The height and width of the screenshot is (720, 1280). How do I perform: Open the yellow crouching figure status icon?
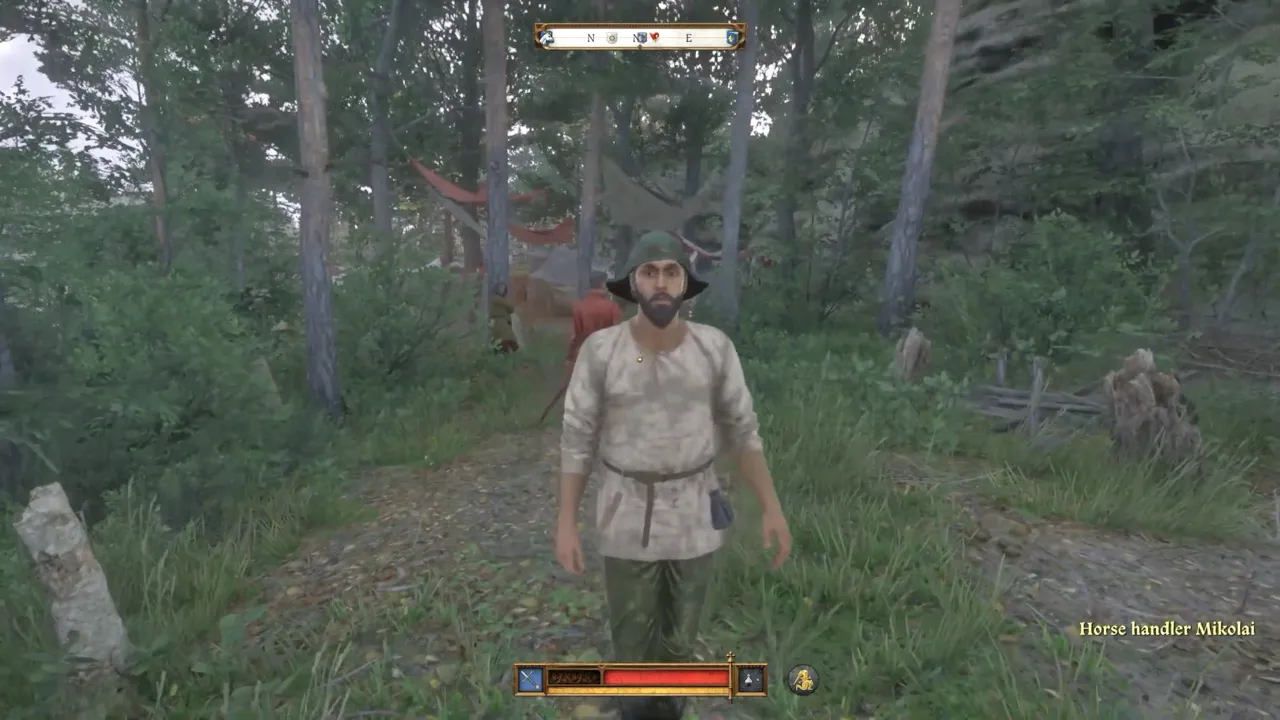pyautogui.click(x=802, y=679)
